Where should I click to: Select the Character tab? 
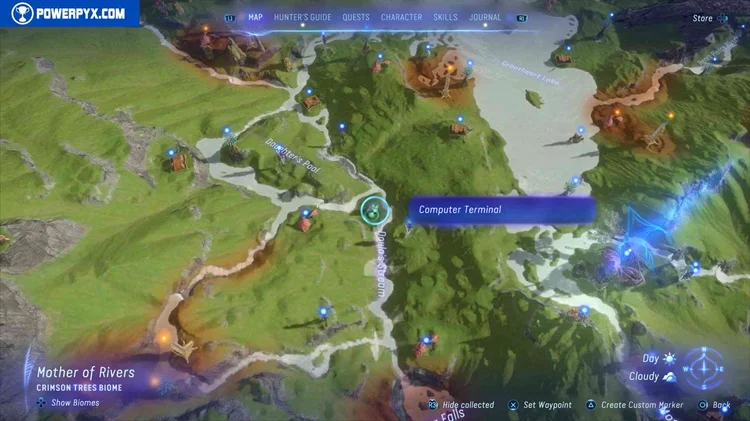[x=401, y=17]
